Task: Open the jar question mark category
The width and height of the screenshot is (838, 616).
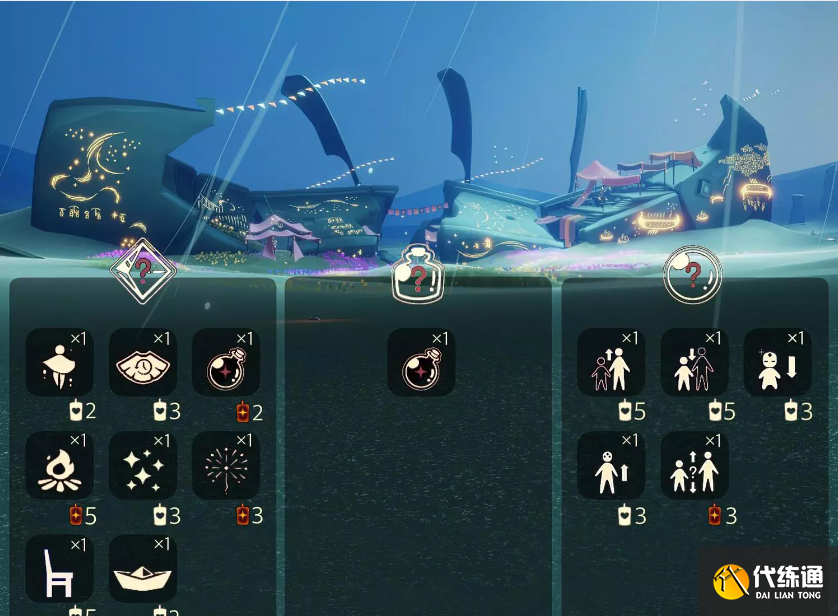Action: tap(418, 272)
